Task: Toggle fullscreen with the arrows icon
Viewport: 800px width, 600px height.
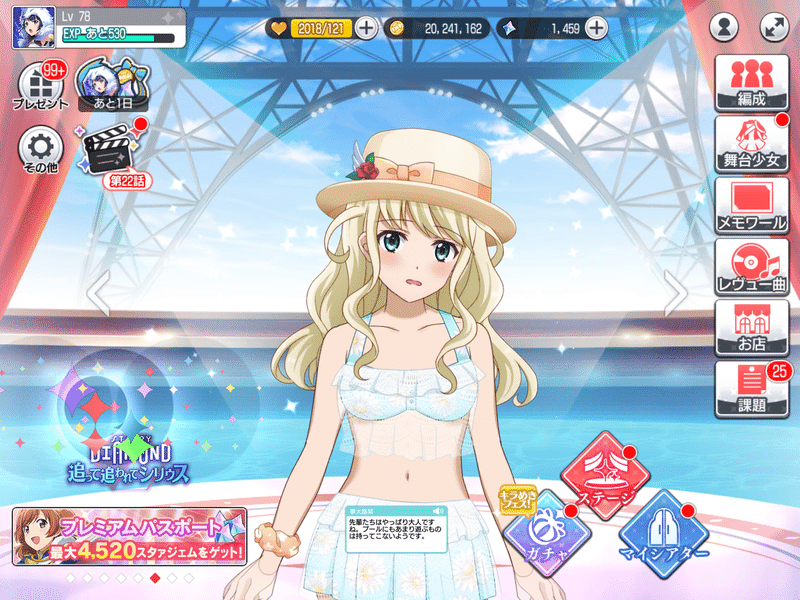Action: (x=774, y=27)
